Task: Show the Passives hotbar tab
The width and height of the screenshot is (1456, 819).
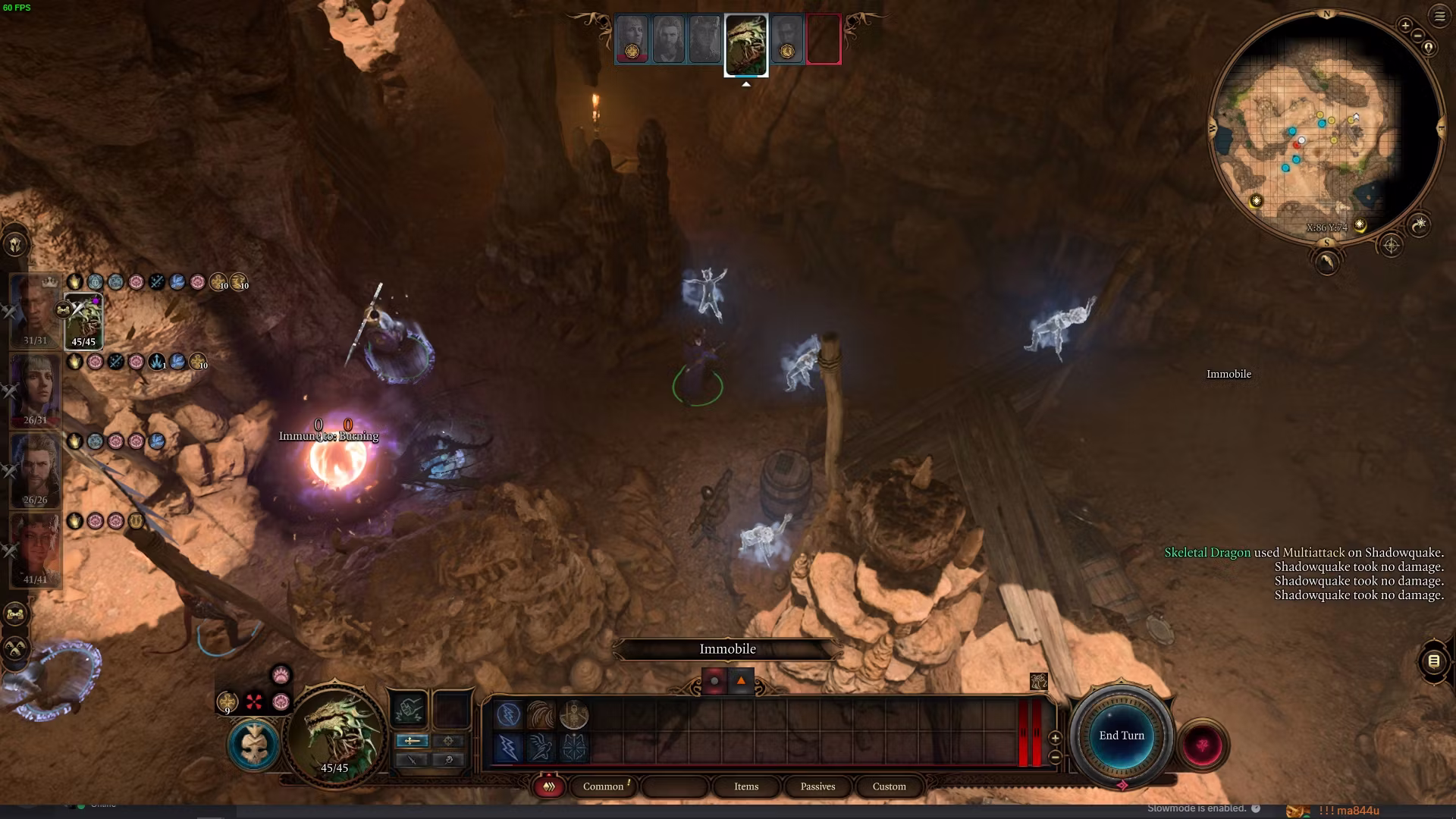Action: 817,786
